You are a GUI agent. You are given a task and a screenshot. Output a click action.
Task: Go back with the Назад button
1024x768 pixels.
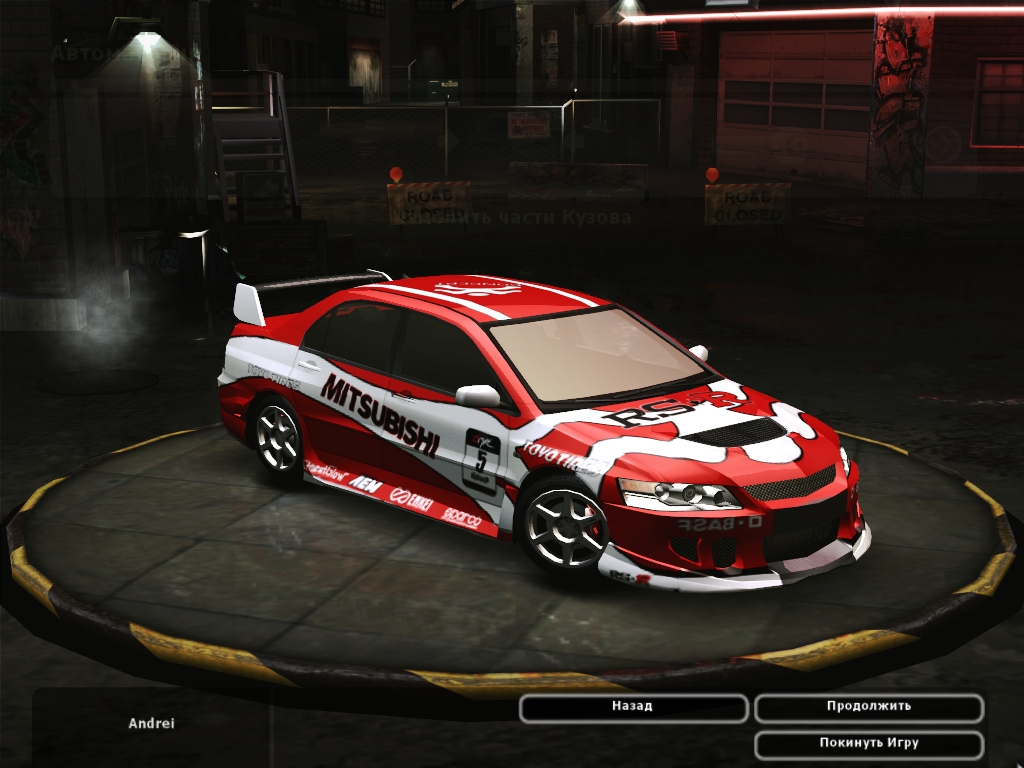tap(633, 707)
